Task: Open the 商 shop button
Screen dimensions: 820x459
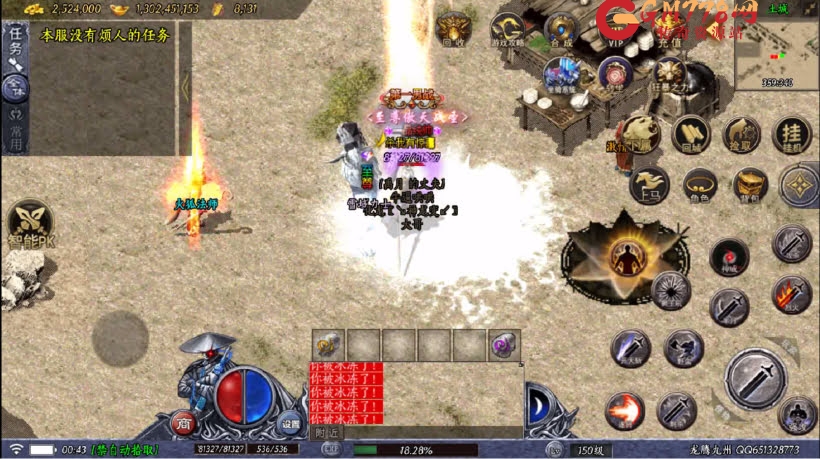Action: pyautogui.click(x=184, y=422)
